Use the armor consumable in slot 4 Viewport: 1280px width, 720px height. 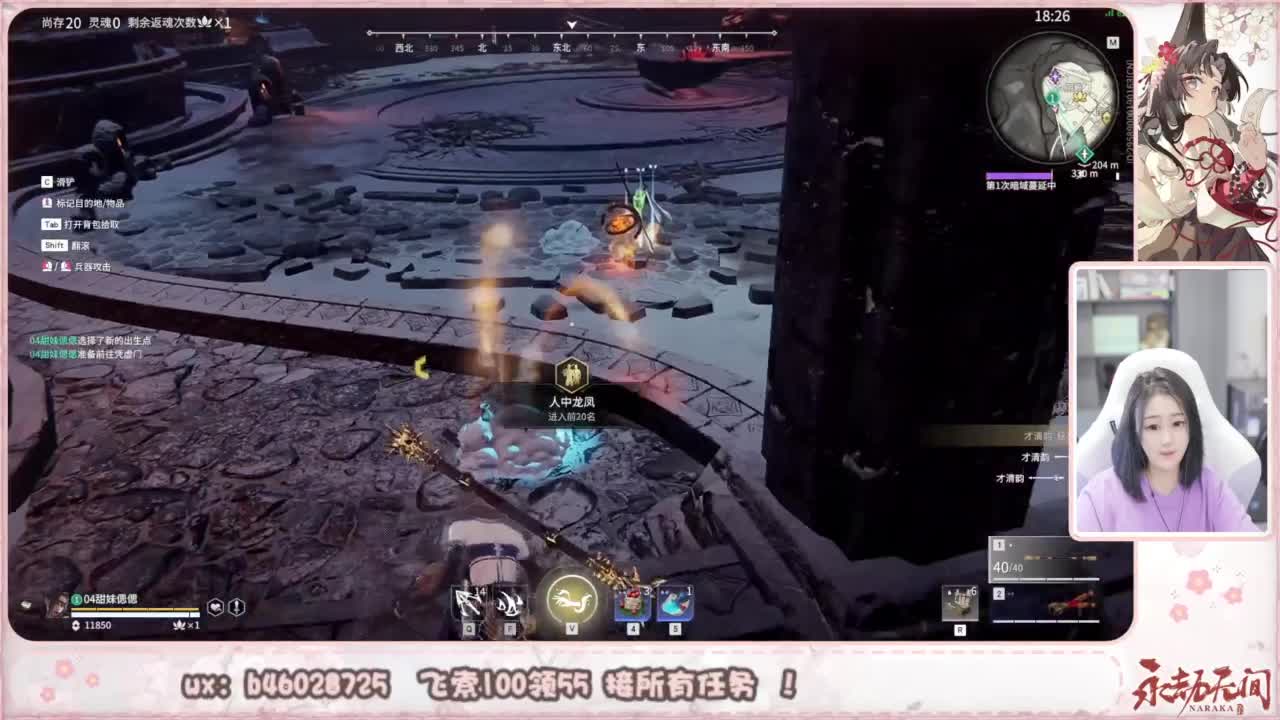[x=632, y=600]
